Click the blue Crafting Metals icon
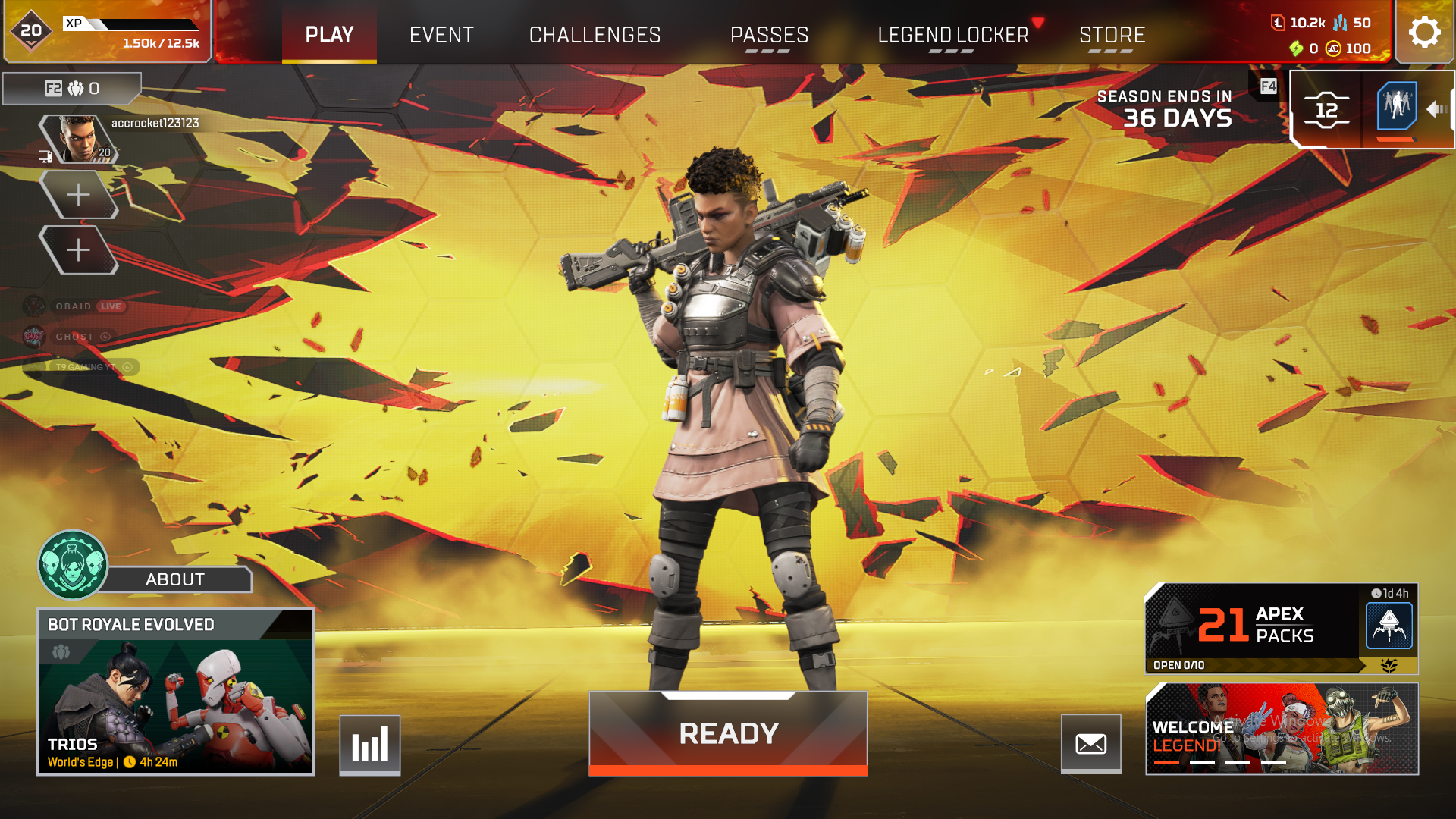Viewport: 1456px width, 819px height. [x=1339, y=24]
